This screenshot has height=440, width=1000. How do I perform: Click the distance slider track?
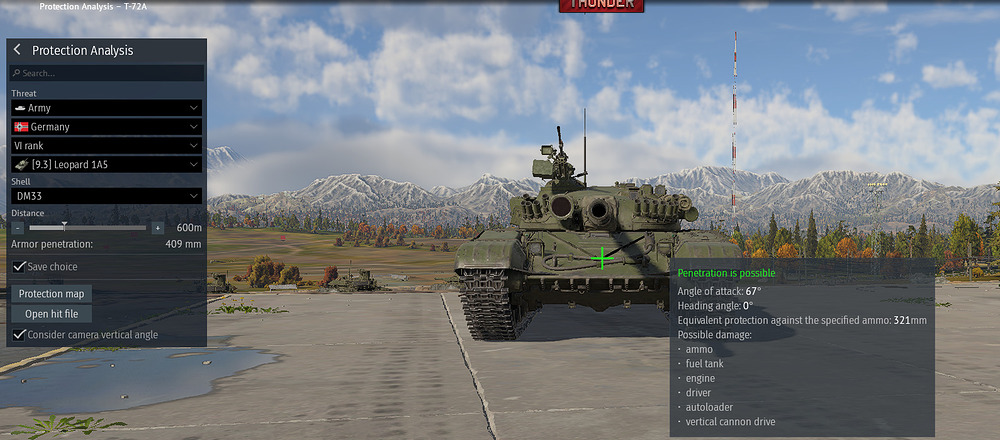pyautogui.click(x=100, y=228)
